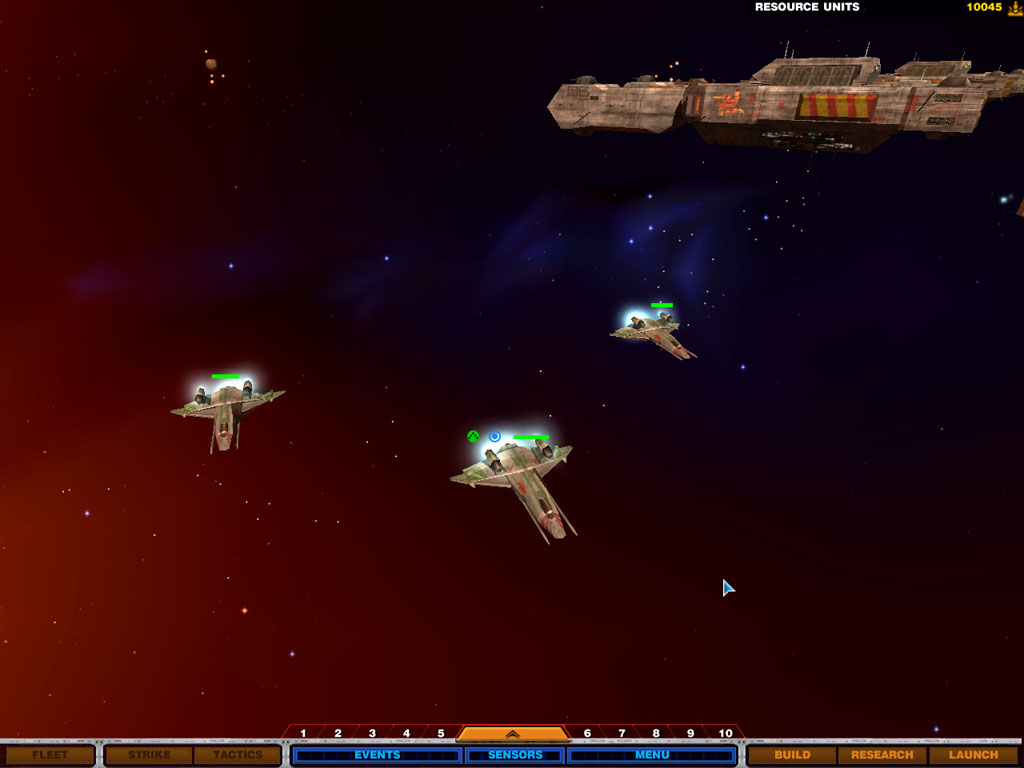Viewport: 1024px width, 768px height.
Task: Open the Fleet panel
Action: tap(48, 755)
